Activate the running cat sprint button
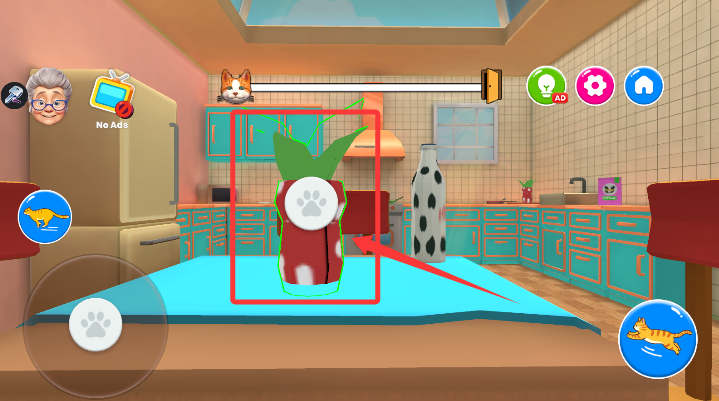This screenshot has height=401, width=719. point(44,216)
